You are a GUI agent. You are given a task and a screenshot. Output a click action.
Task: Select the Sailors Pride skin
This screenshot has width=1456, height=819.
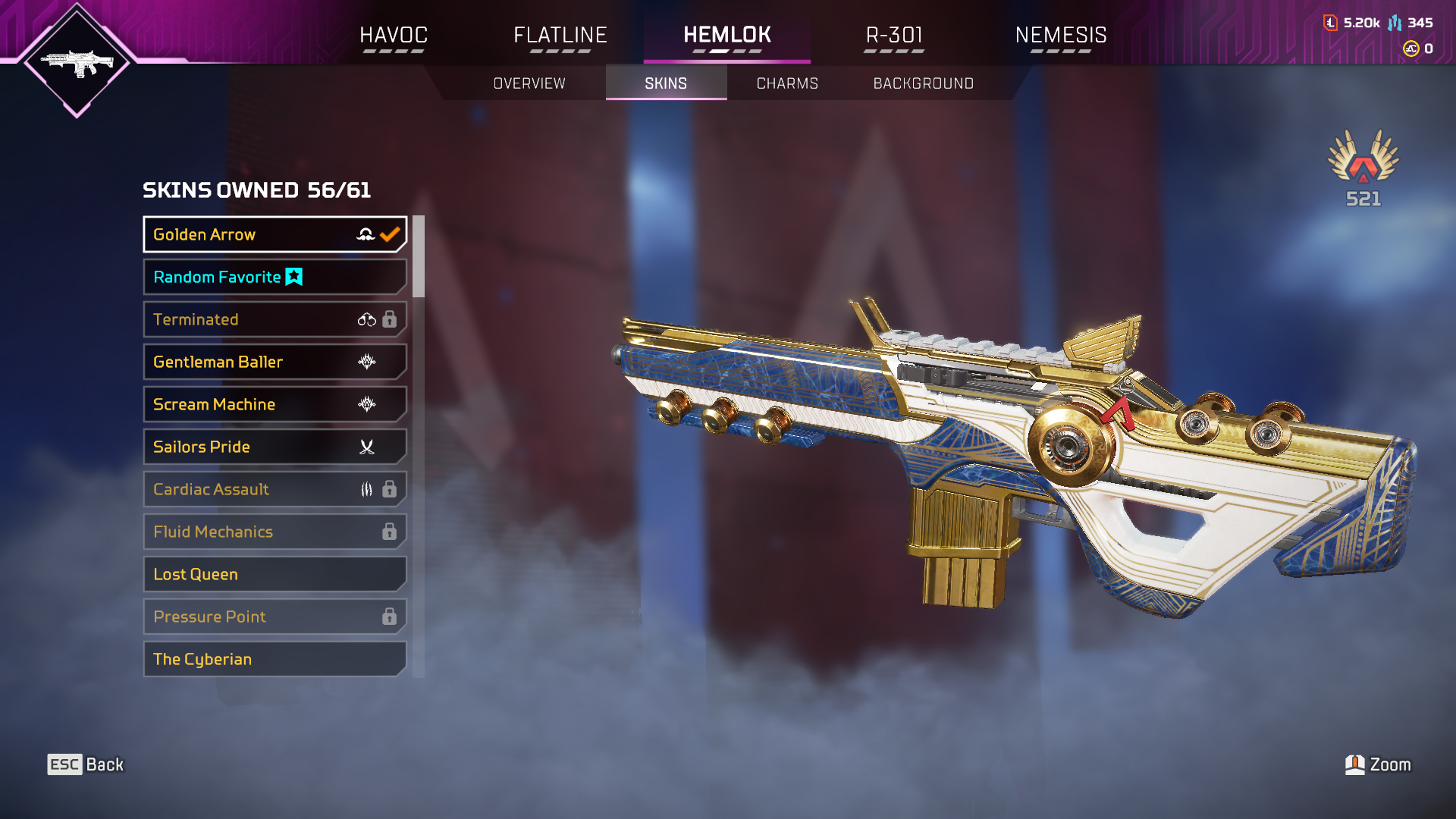click(x=275, y=447)
